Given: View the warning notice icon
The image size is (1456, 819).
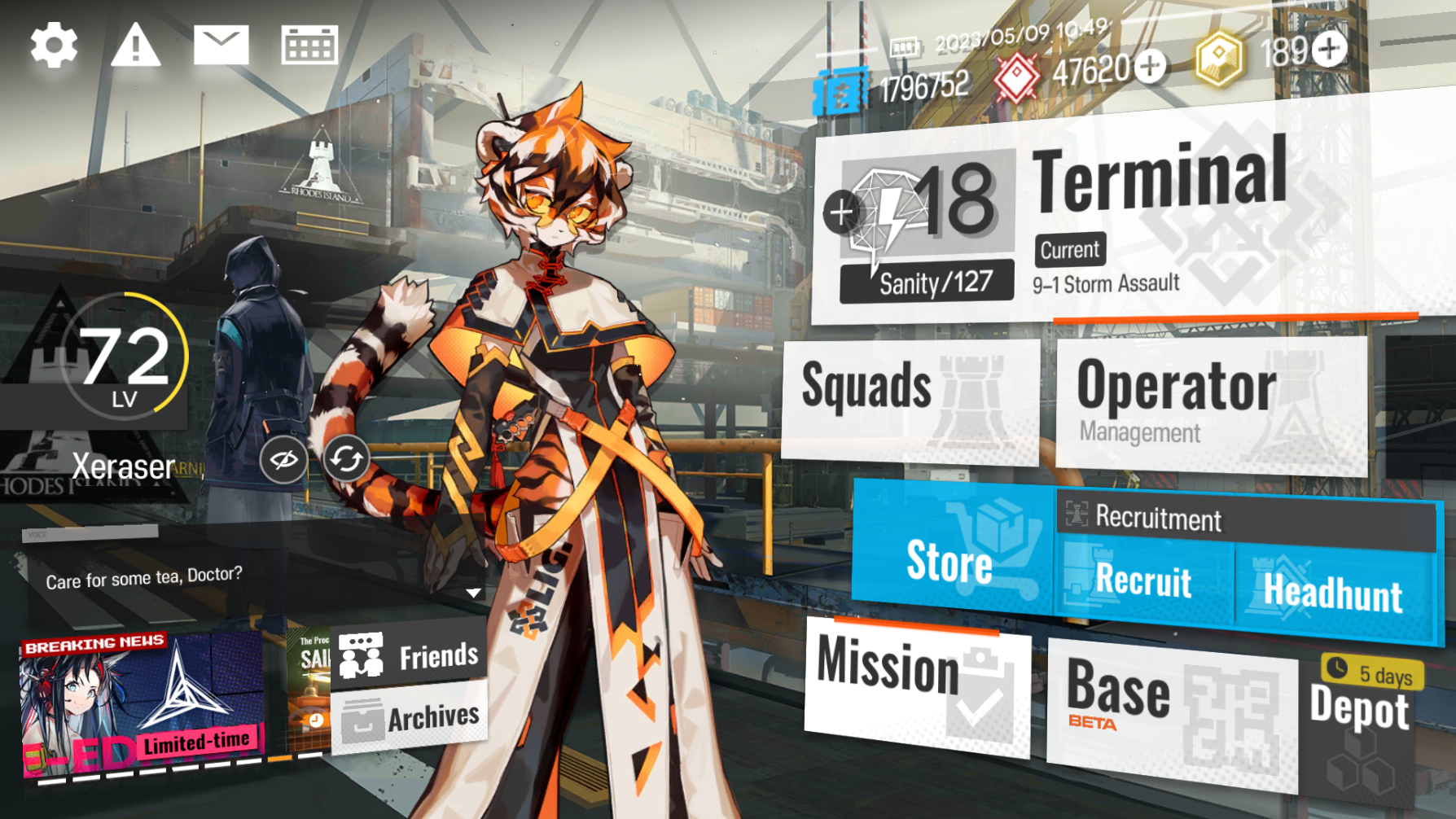Looking at the screenshot, I should [x=135, y=46].
